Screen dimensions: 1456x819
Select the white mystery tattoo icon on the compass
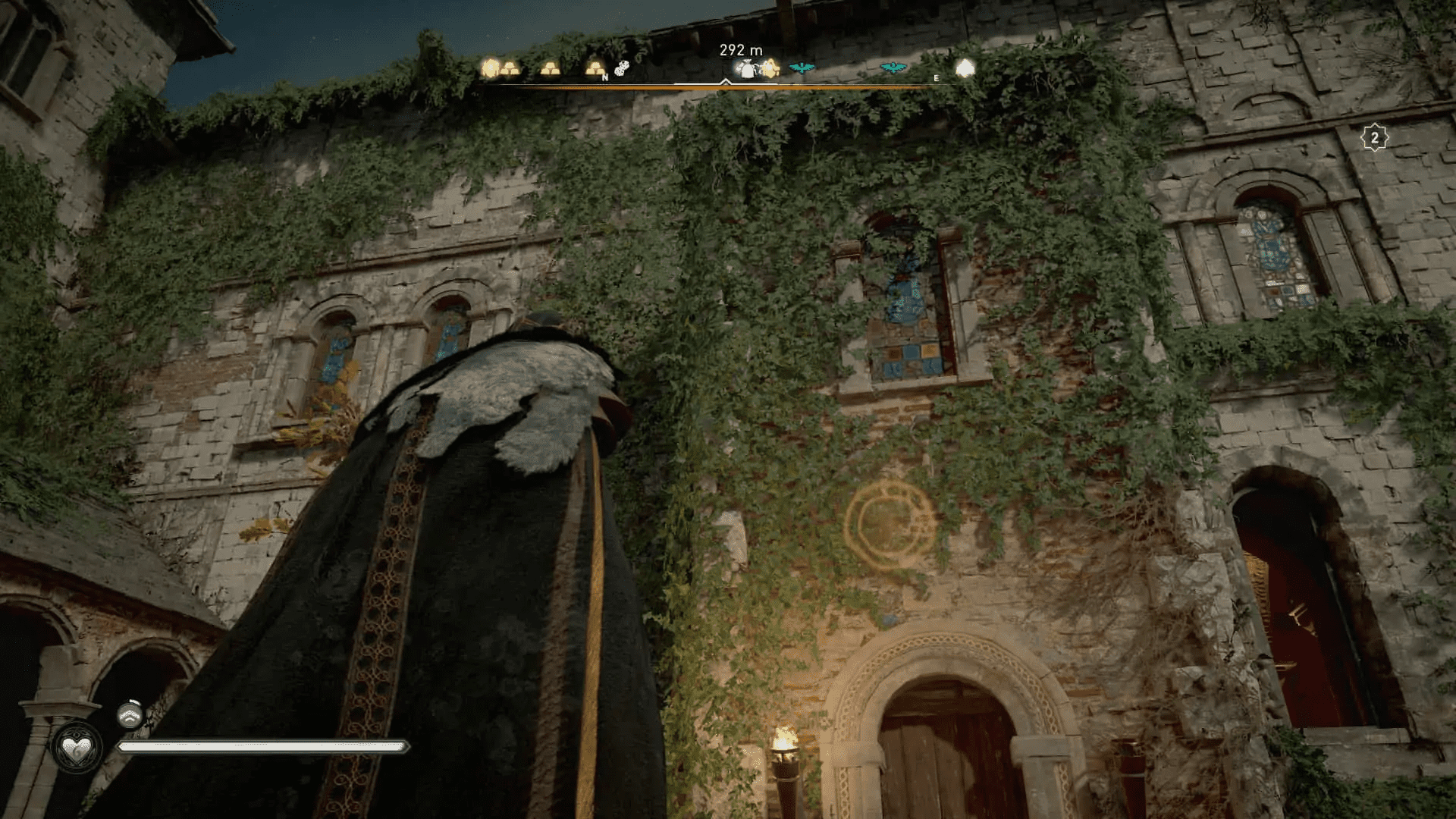click(x=622, y=69)
